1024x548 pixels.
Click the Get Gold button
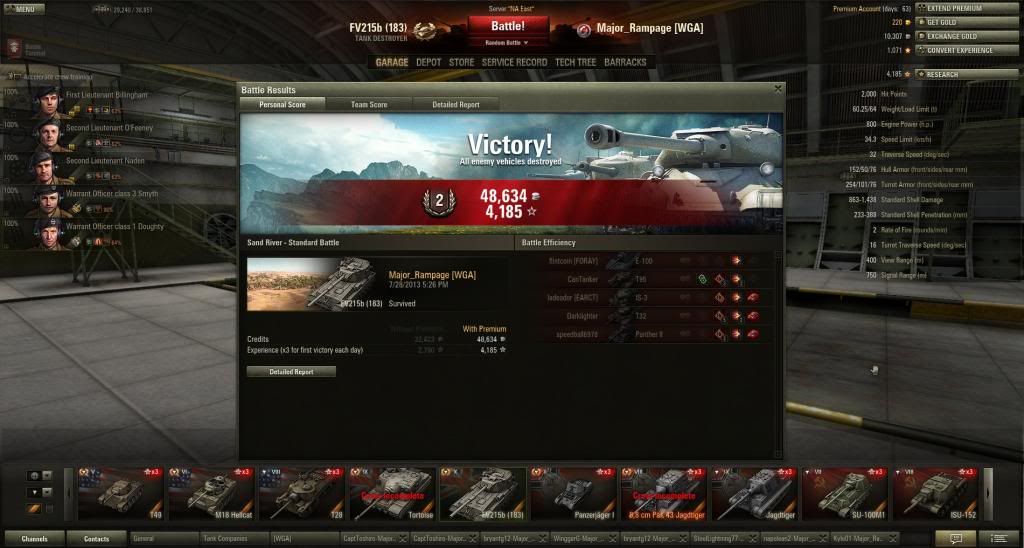946,22
